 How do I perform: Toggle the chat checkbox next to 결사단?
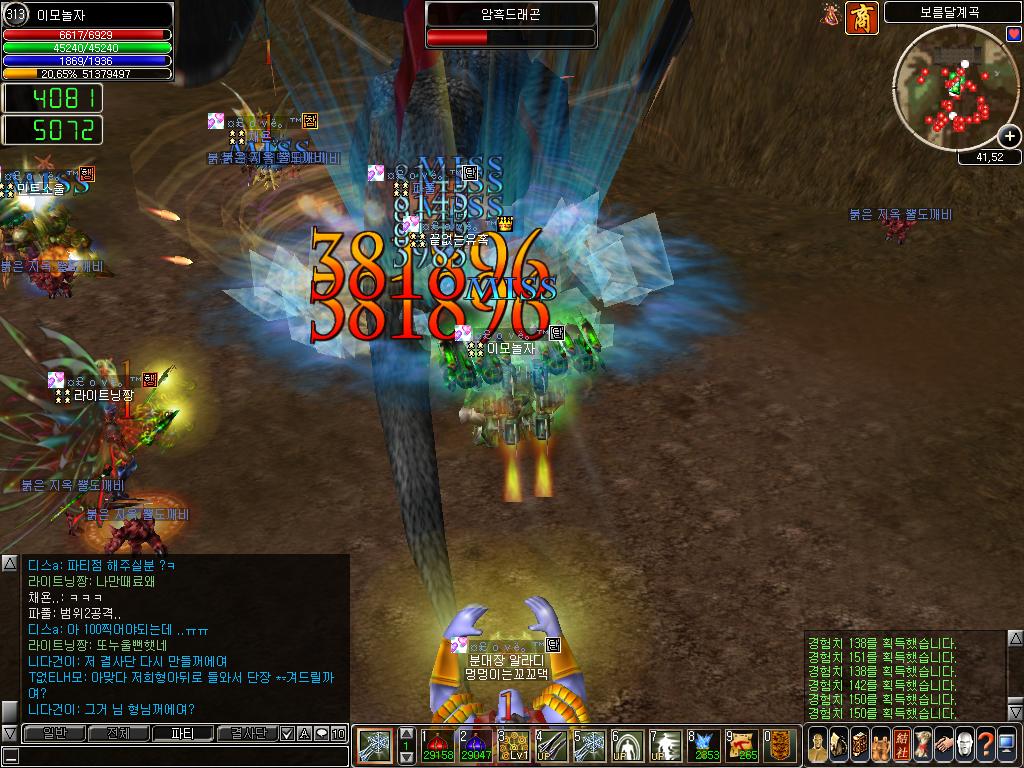tap(287, 733)
